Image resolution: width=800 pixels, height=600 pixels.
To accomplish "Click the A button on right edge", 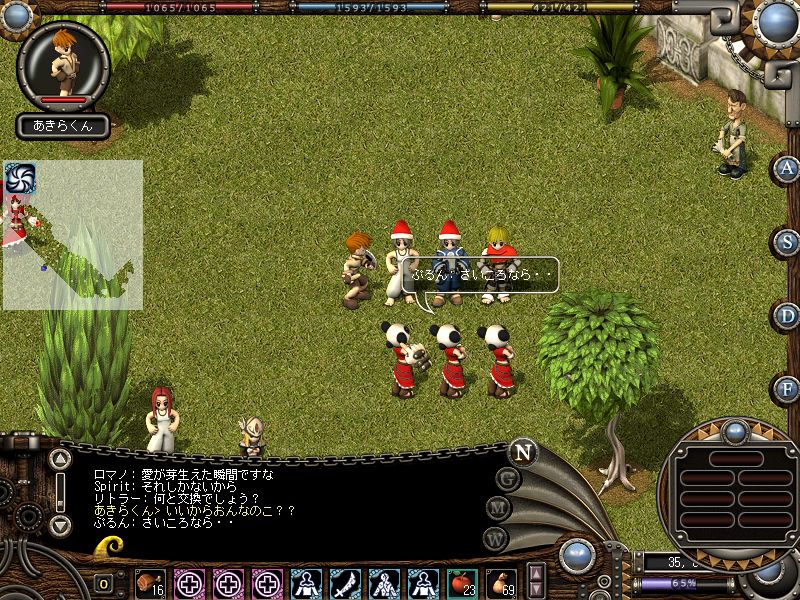I will coord(788,169).
